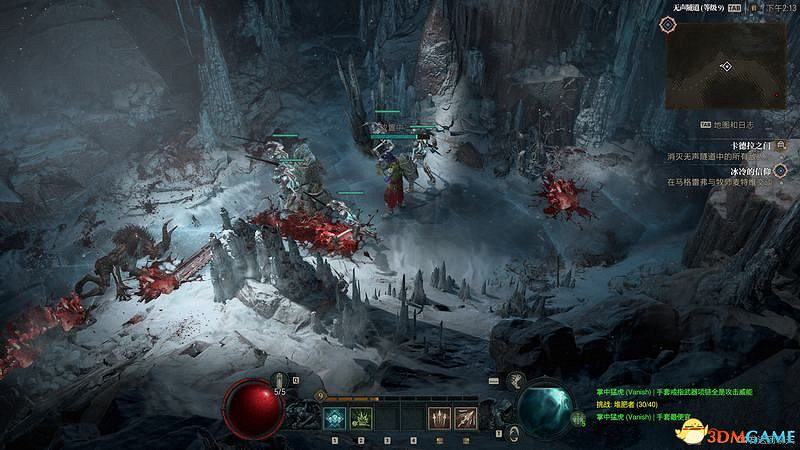
Task: Activate the green skill in slot 2
Action: point(361,419)
